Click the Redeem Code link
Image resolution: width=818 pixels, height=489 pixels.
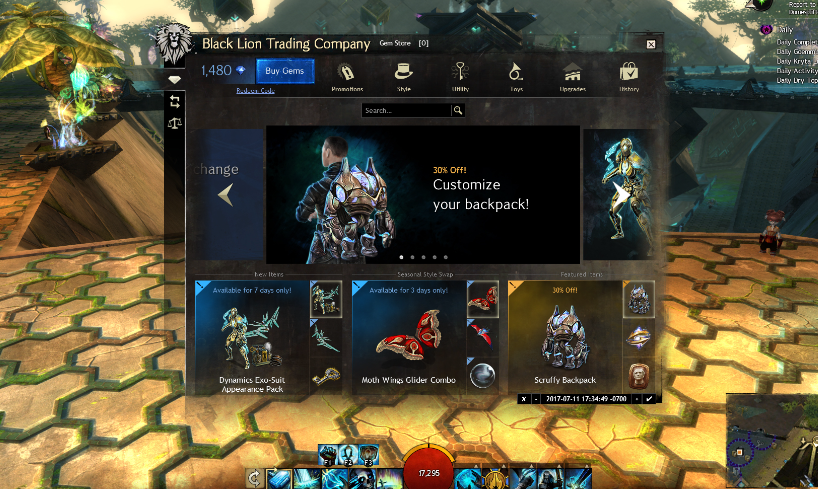click(254, 90)
